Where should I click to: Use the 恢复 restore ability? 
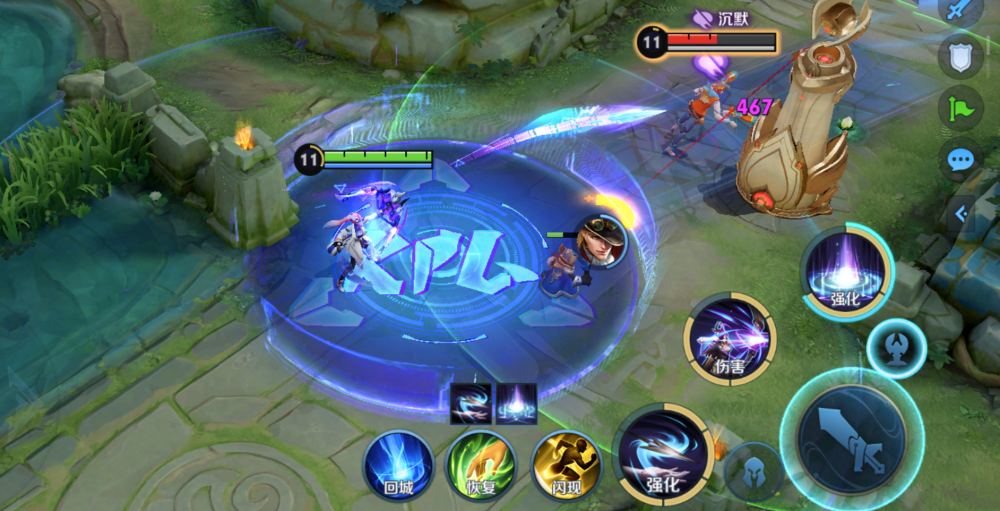pyautogui.click(x=481, y=465)
